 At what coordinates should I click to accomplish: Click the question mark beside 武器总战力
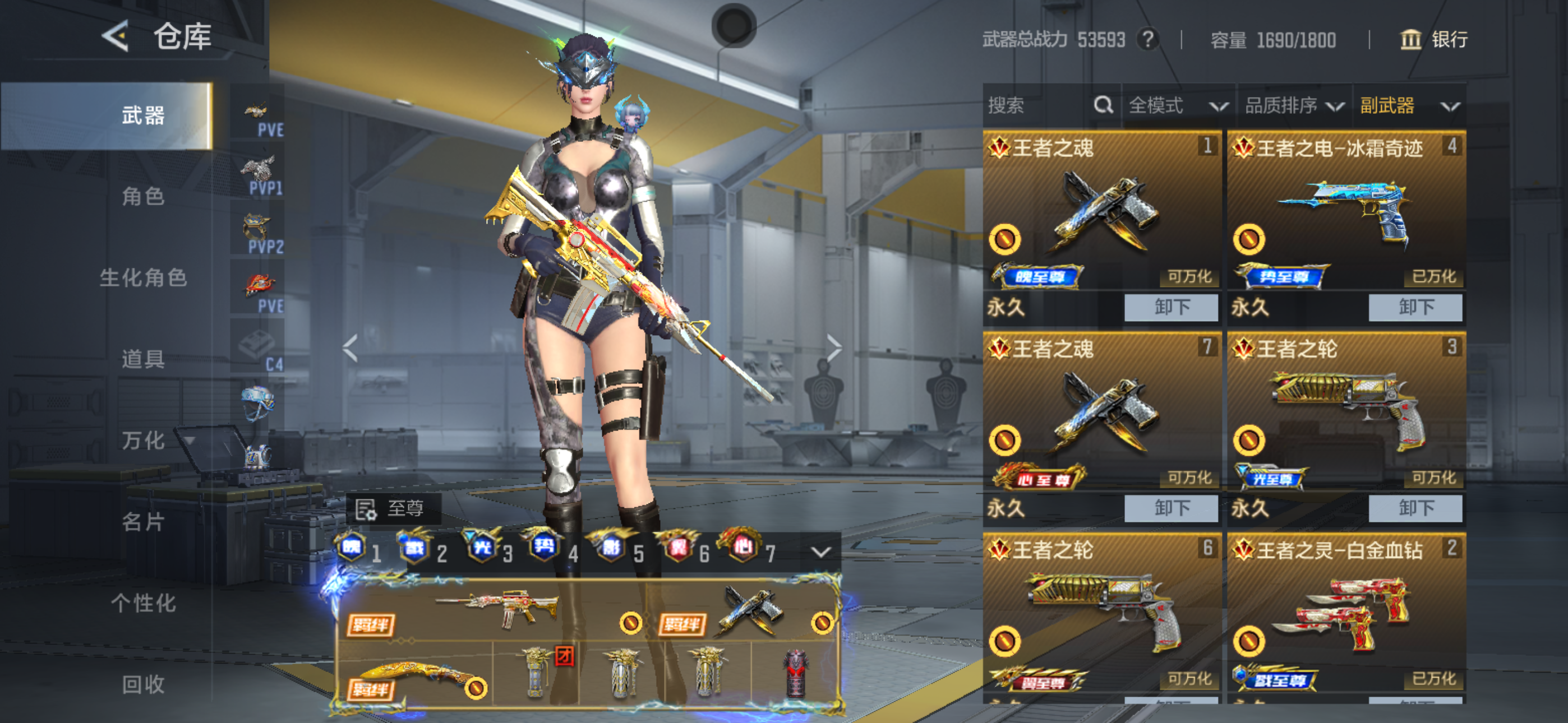tap(1148, 40)
